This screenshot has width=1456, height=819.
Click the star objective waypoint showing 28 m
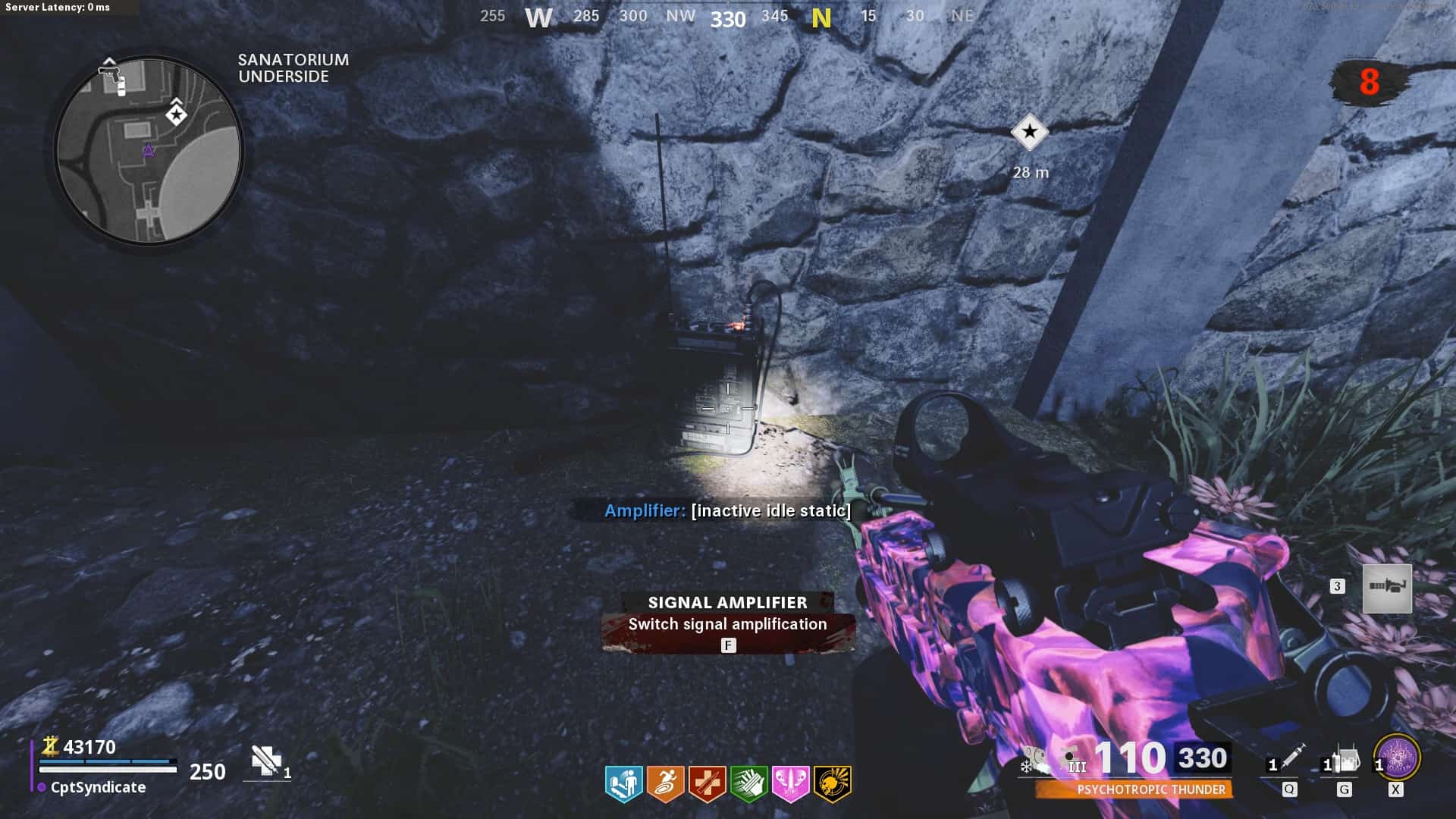coord(1029,133)
